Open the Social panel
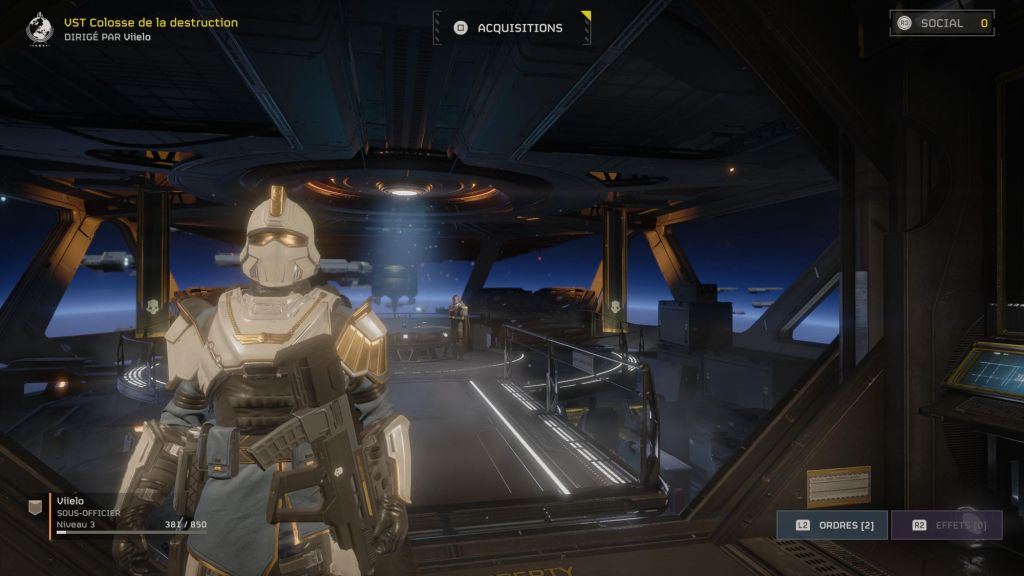Screen dimensions: 1024x576 (x=942, y=23)
